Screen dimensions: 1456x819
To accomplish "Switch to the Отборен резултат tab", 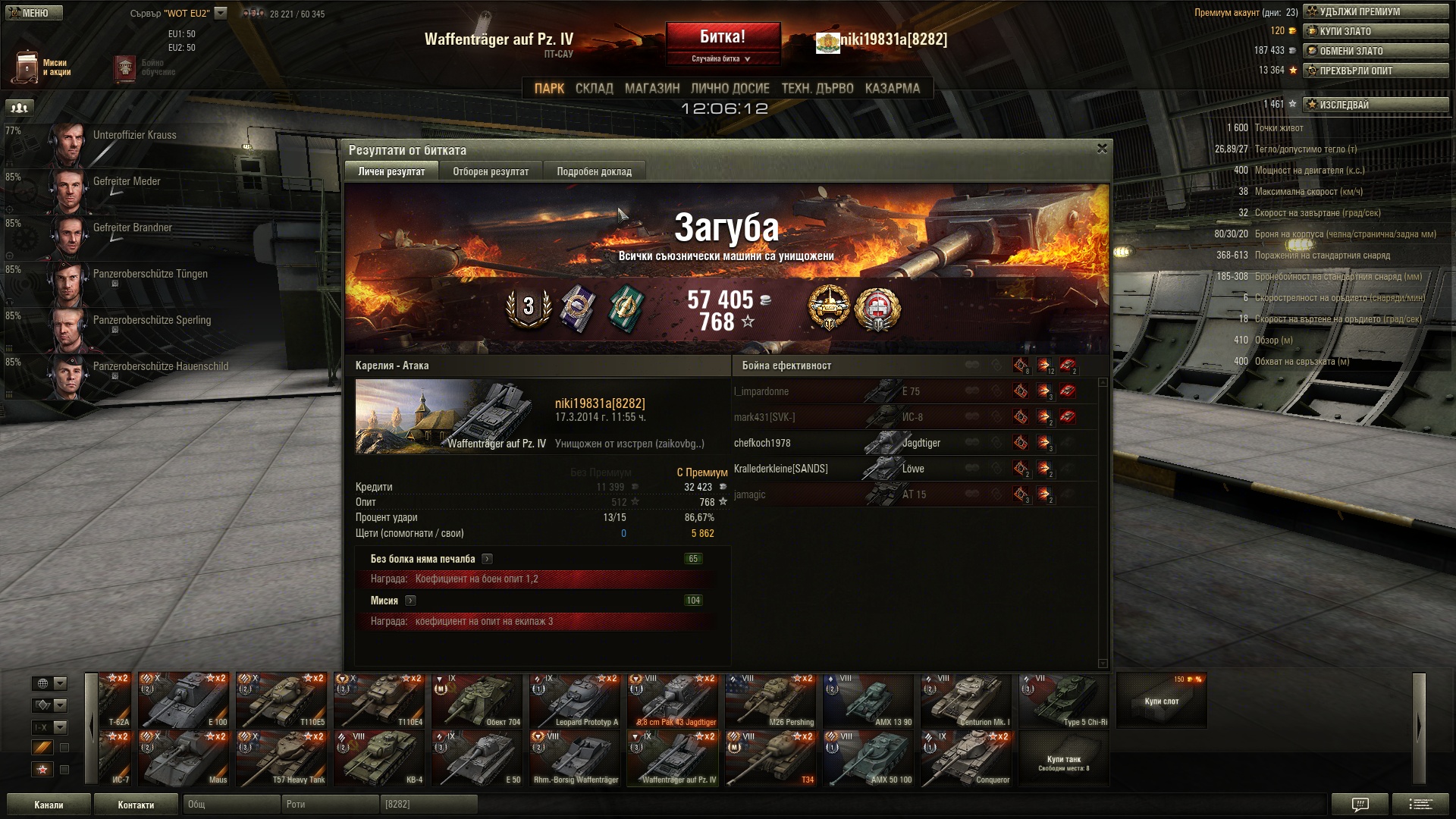I will (491, 171).
